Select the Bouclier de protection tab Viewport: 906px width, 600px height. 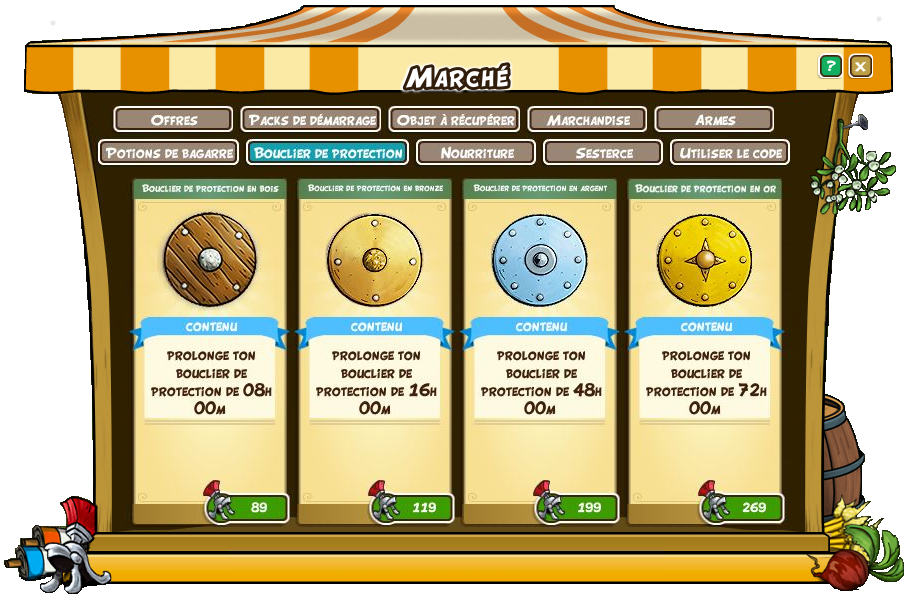[x=328, y=153]
